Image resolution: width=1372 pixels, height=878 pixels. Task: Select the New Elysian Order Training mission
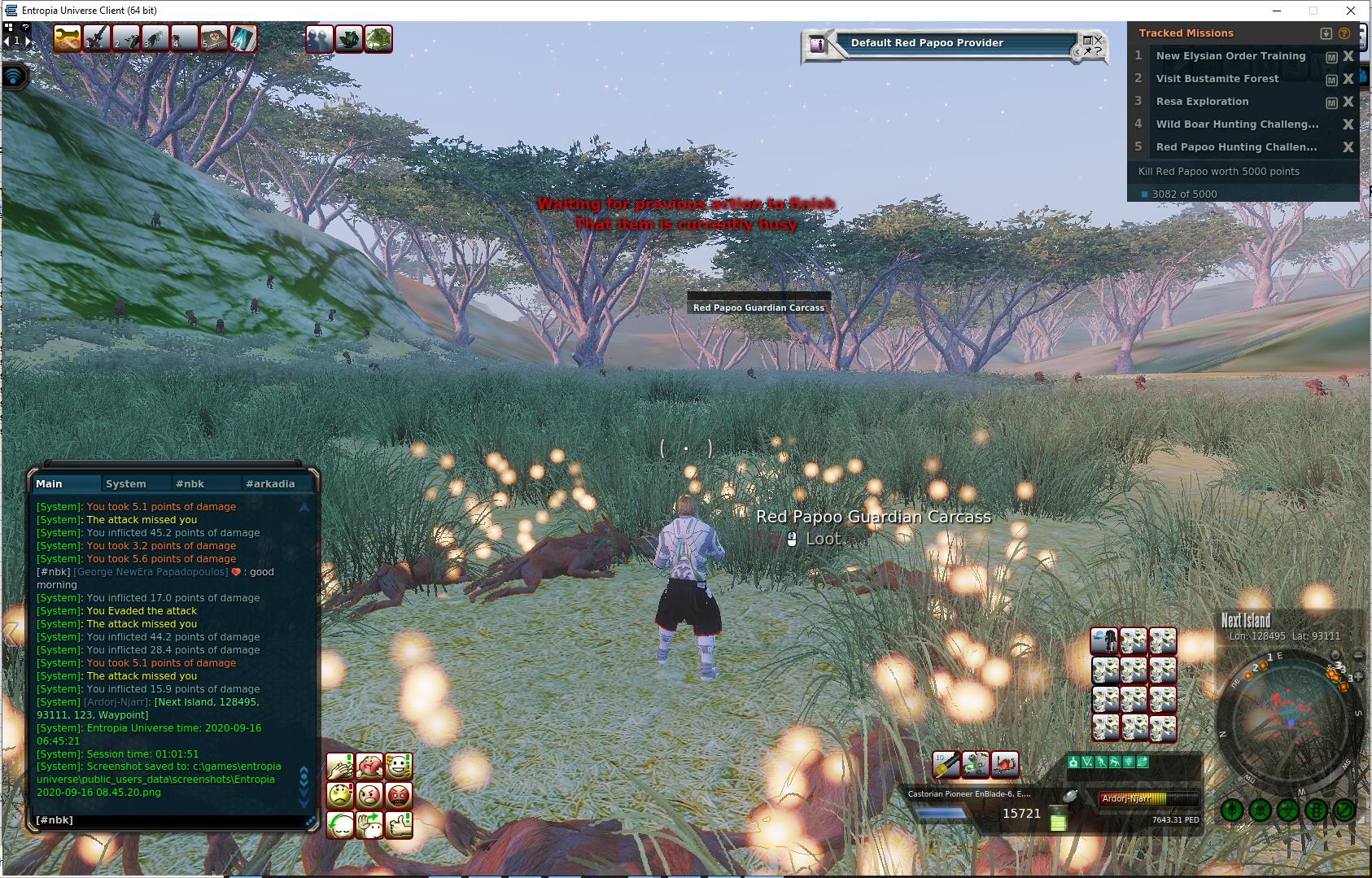[1230, 56]
